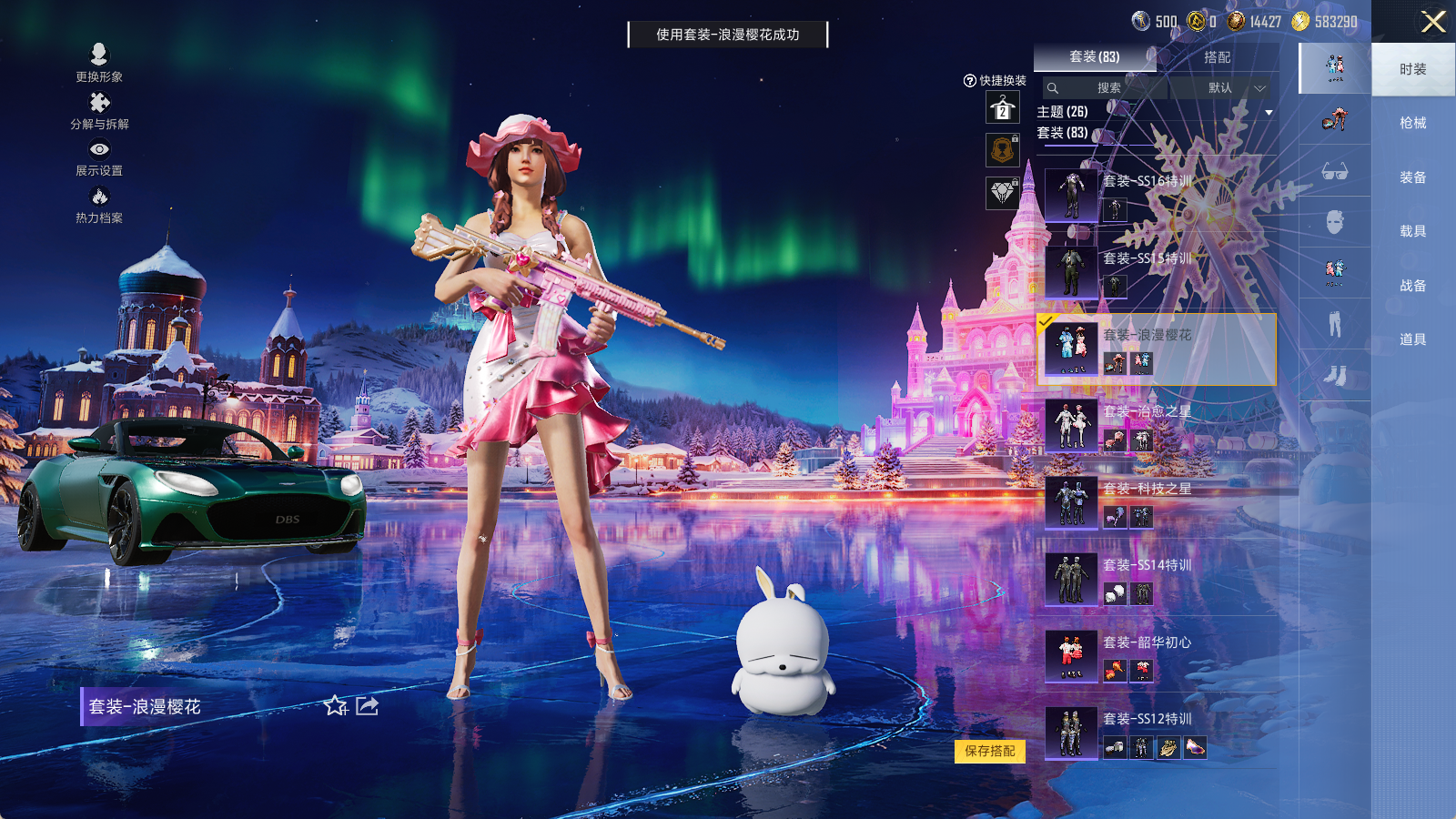Click the 搜索 search field
The image size is (1456, 819).
tap(1107, 88)
